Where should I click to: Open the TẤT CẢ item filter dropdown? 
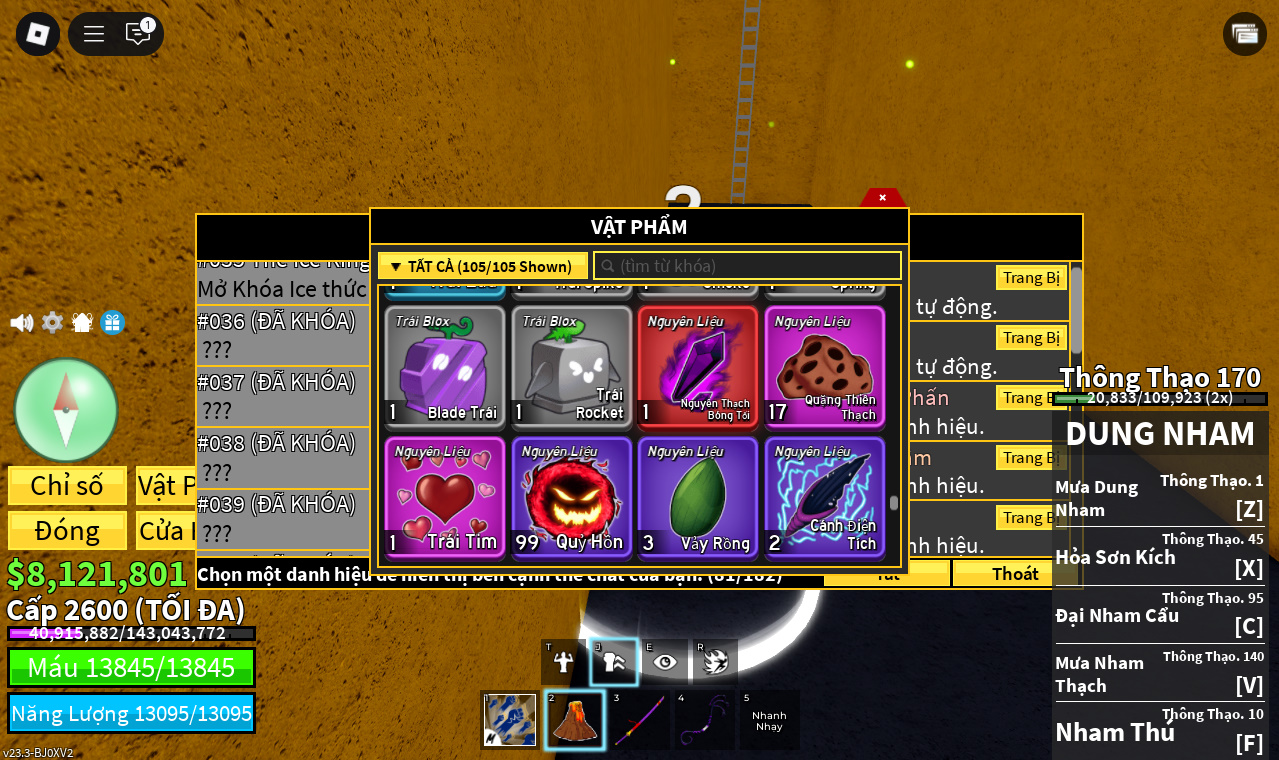(x=482, y=266)
